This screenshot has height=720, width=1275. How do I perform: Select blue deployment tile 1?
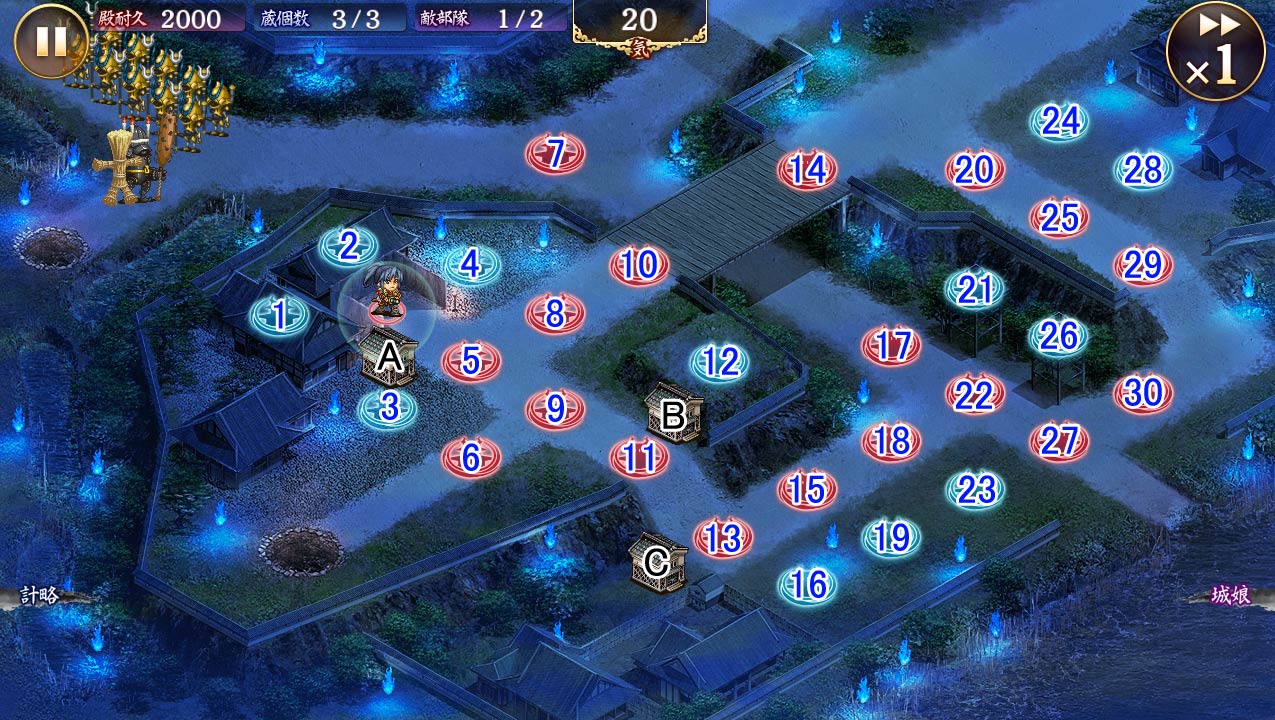click(279, 316)
